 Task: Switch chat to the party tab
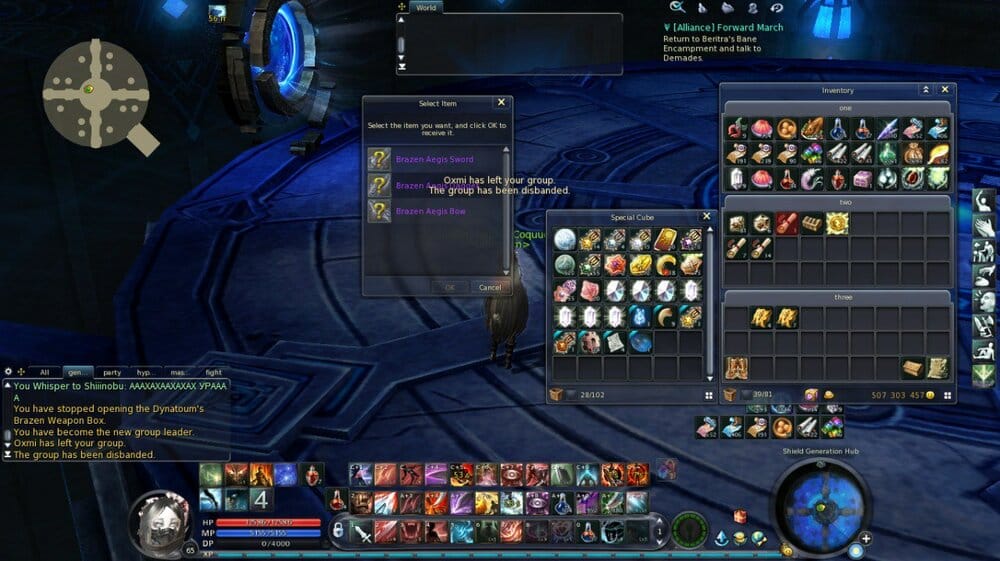(x=112, y=372)
